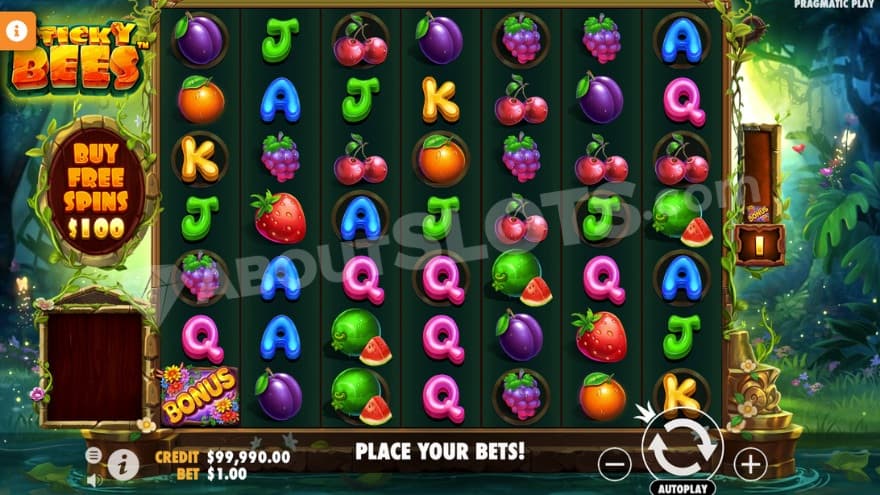This screenshot has width=880, height=495.
Task: Open the Autoplay options
Action: click(682, 488)
